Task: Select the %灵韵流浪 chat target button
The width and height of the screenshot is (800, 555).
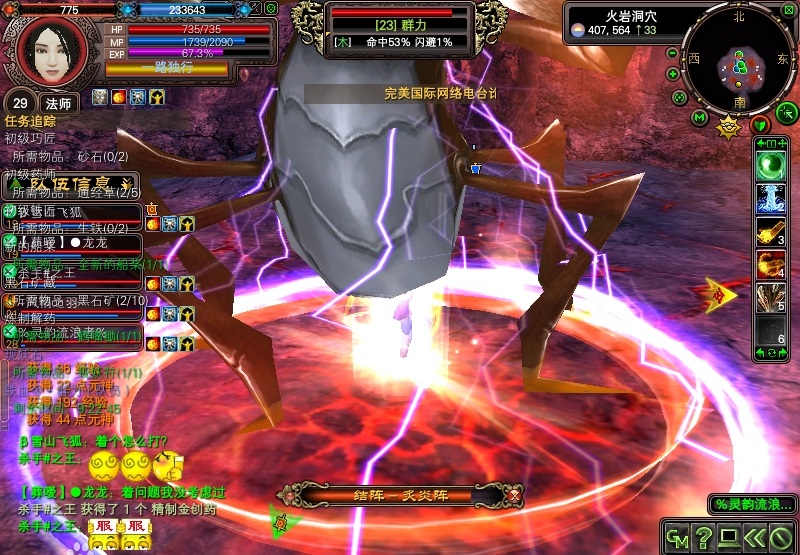Action: pos(752,504)
